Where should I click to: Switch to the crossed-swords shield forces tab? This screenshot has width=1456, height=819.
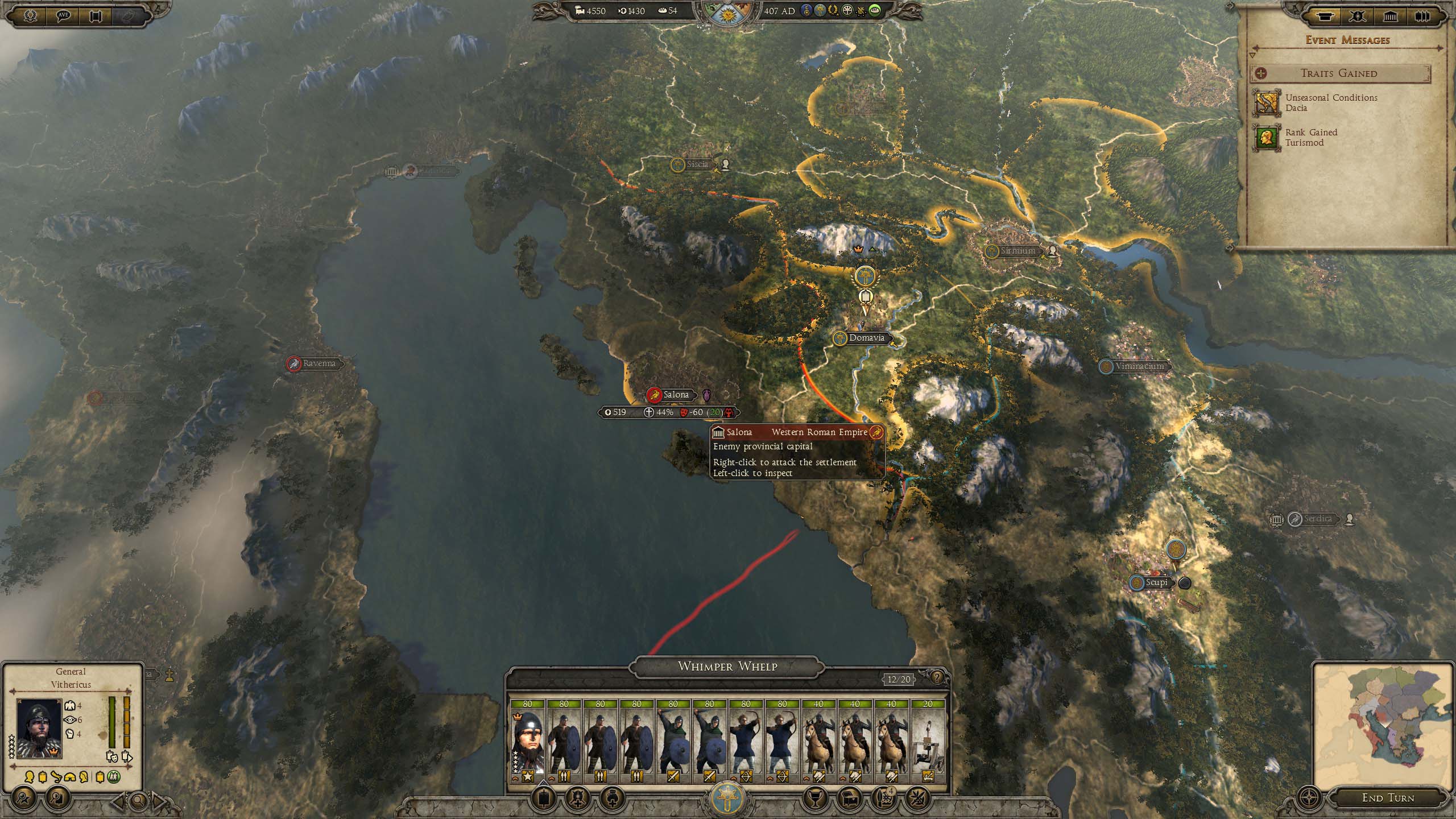[1357, 16]
